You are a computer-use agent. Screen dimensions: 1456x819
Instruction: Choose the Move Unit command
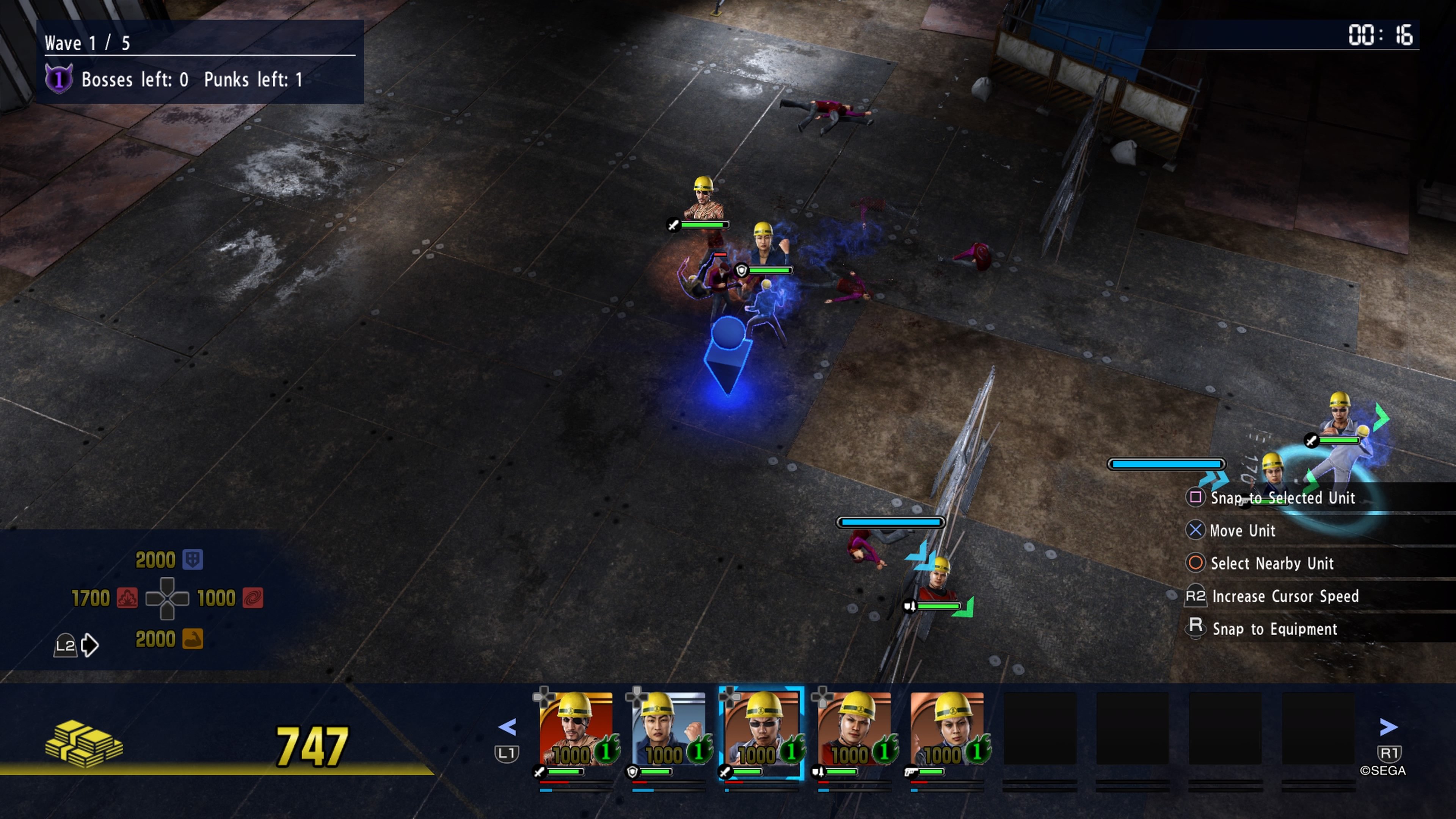[x=1243, y=531]
